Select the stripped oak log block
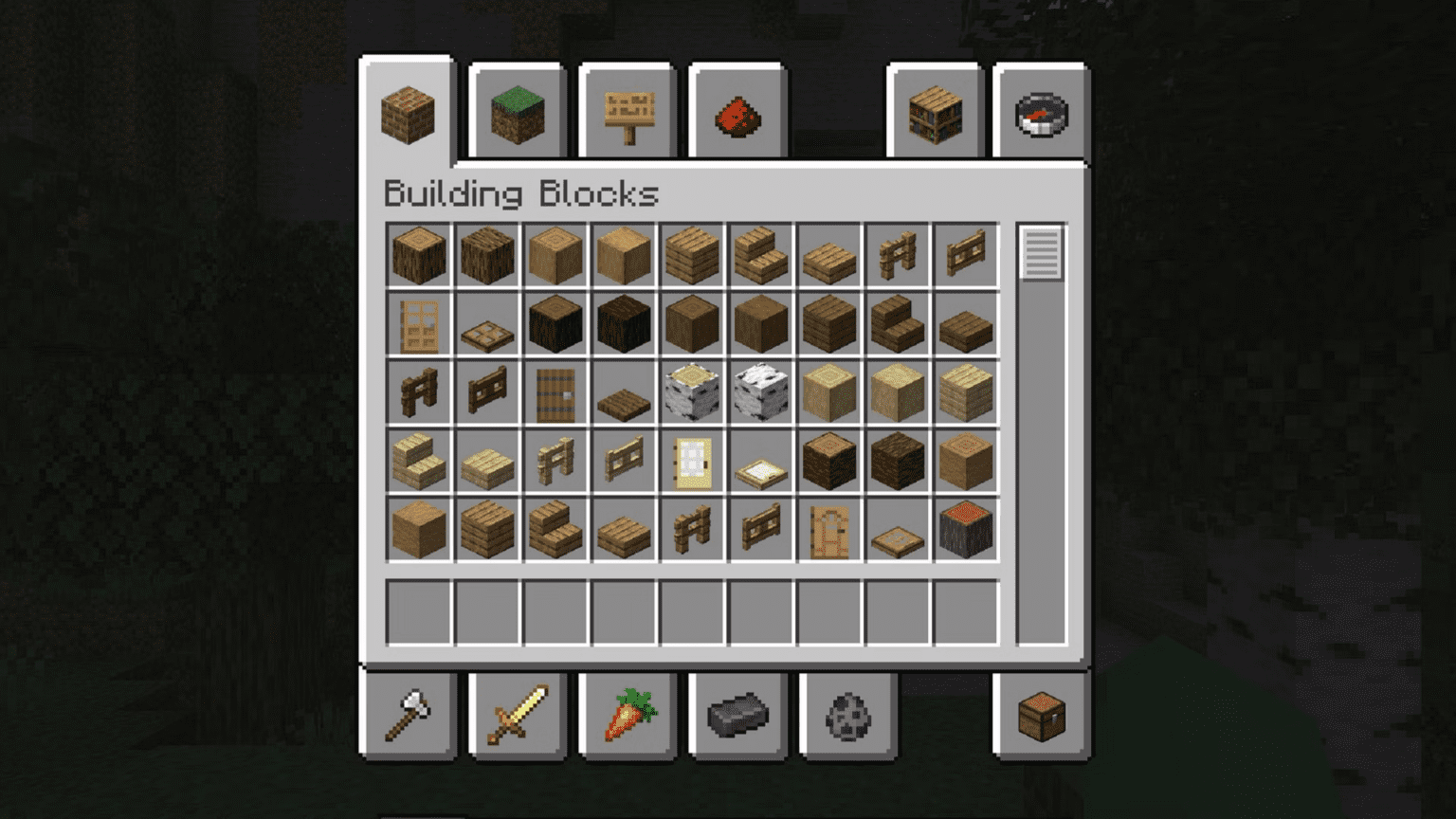This screenshot has height=819, width=1456. [555, 254]
